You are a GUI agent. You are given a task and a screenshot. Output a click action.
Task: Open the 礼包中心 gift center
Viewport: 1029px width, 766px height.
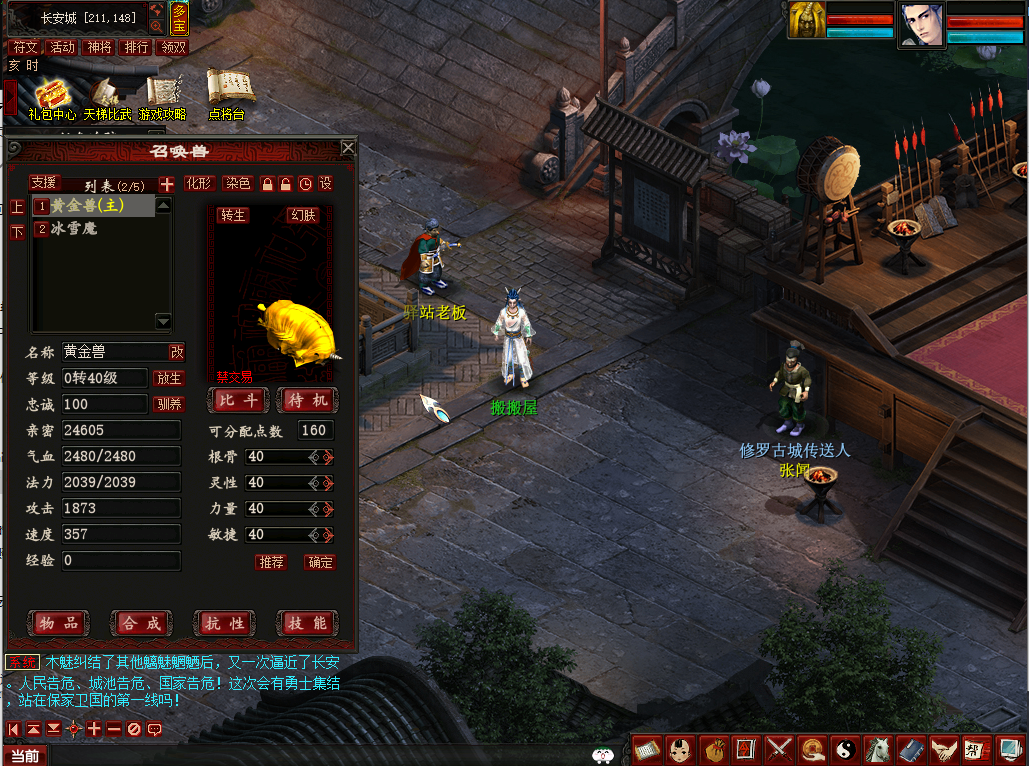click(x=52, y=97)
